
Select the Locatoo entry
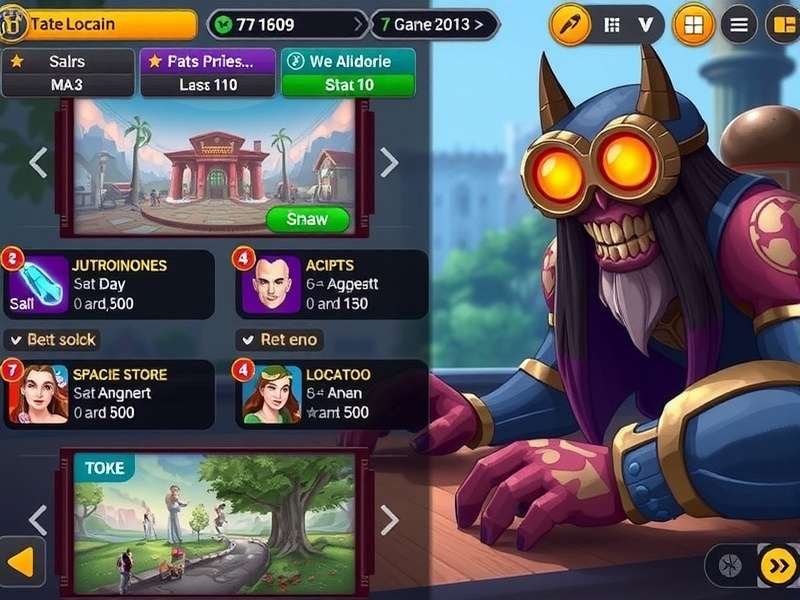[331, 393]
